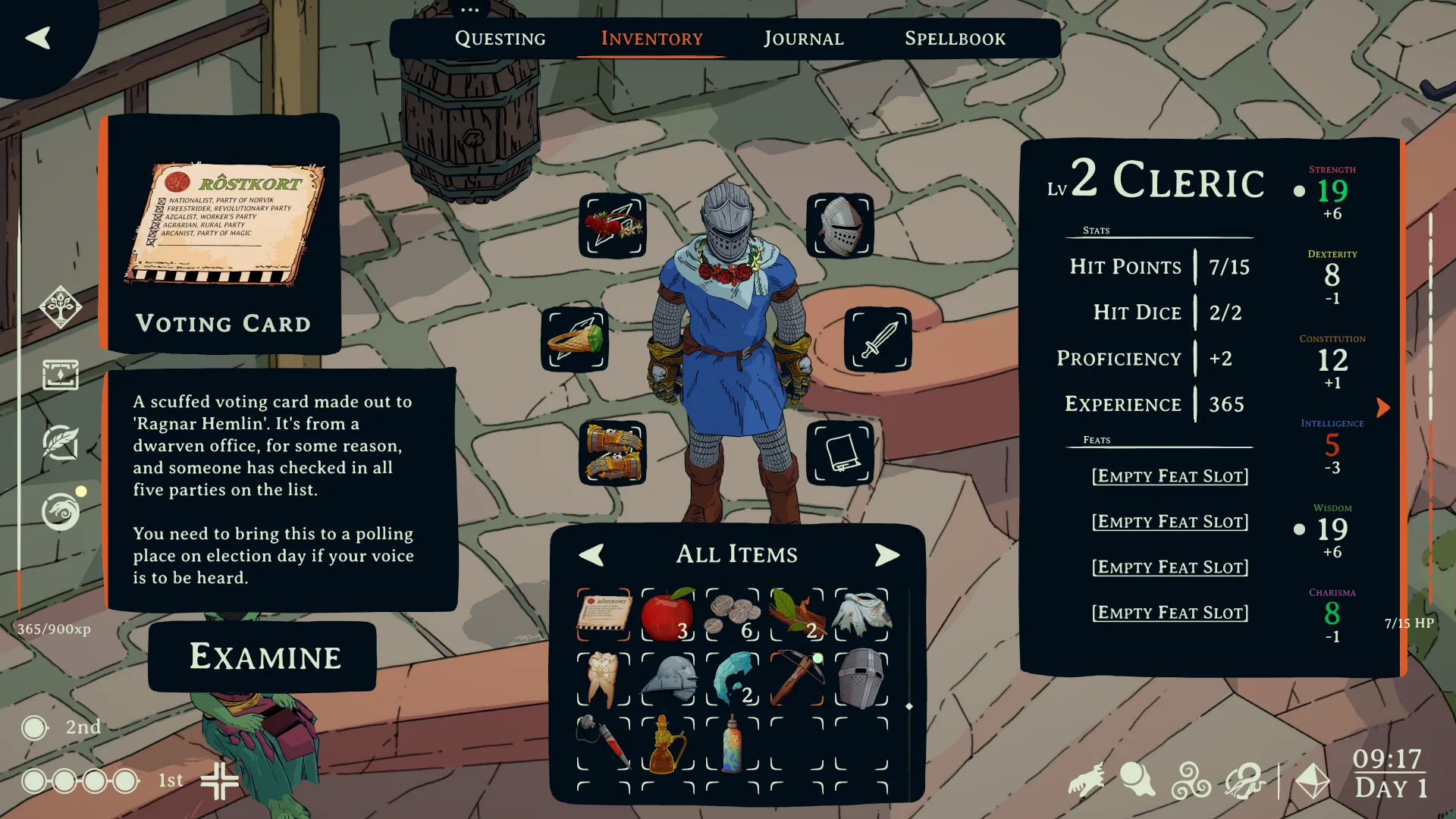Click the empty book equipment slot
The width and height of the screenshot is (1456, 819).
840,453
